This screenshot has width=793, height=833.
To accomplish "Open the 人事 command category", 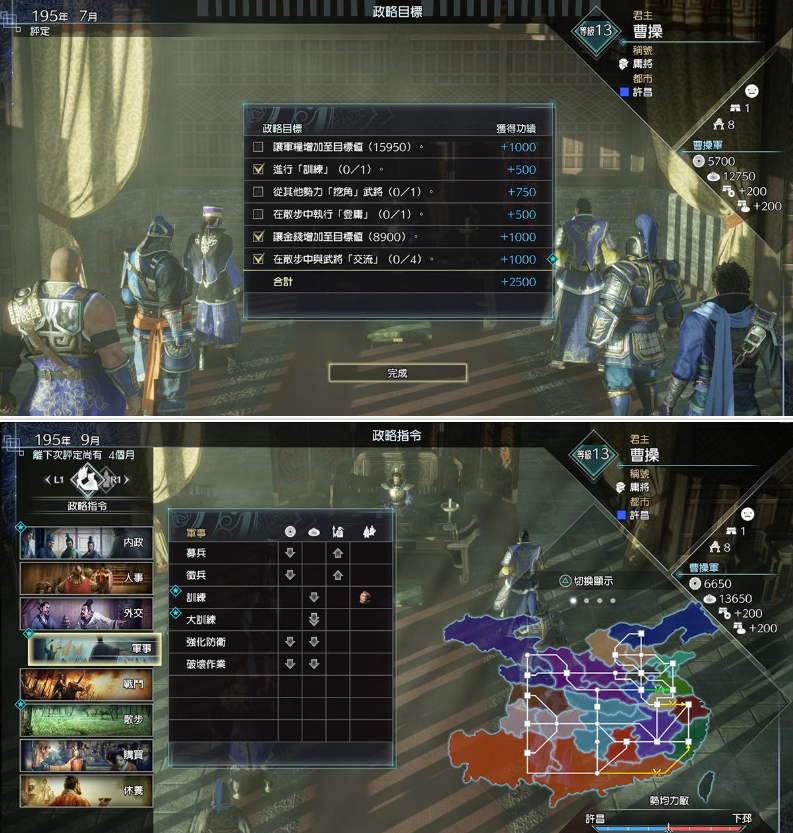I will coord(86,578).
